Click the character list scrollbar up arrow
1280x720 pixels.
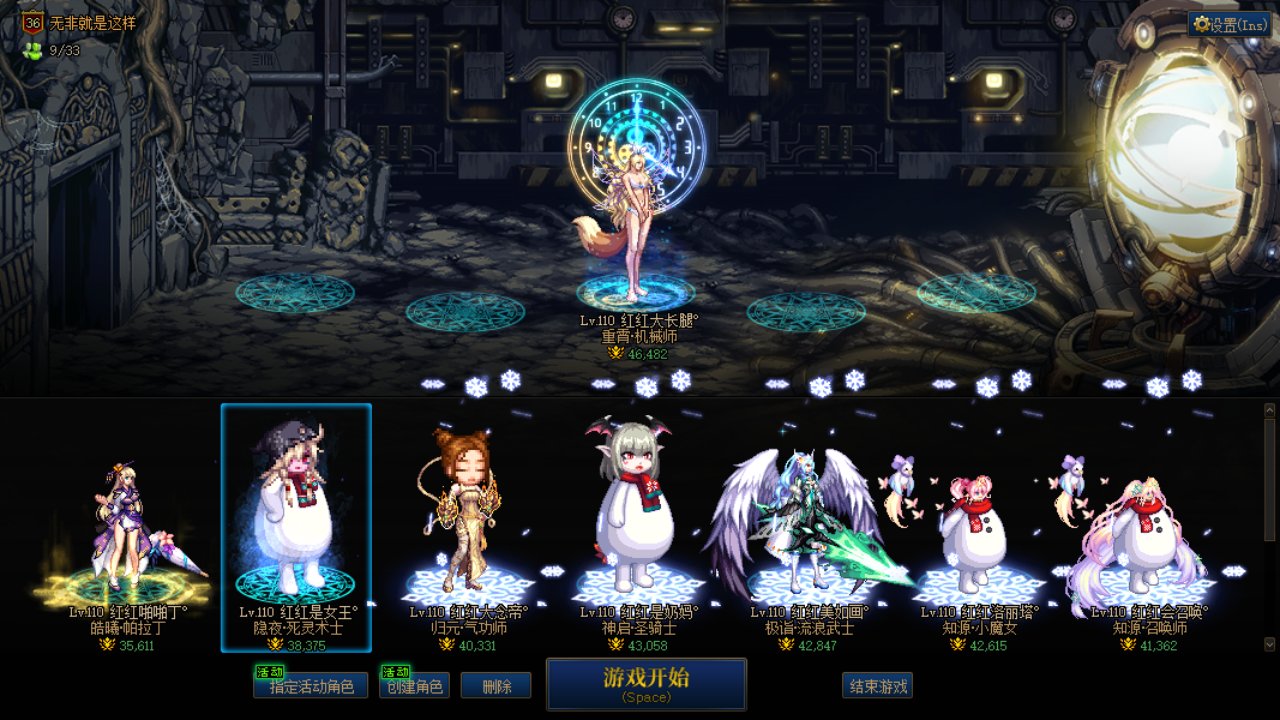tap(1270, 409)
